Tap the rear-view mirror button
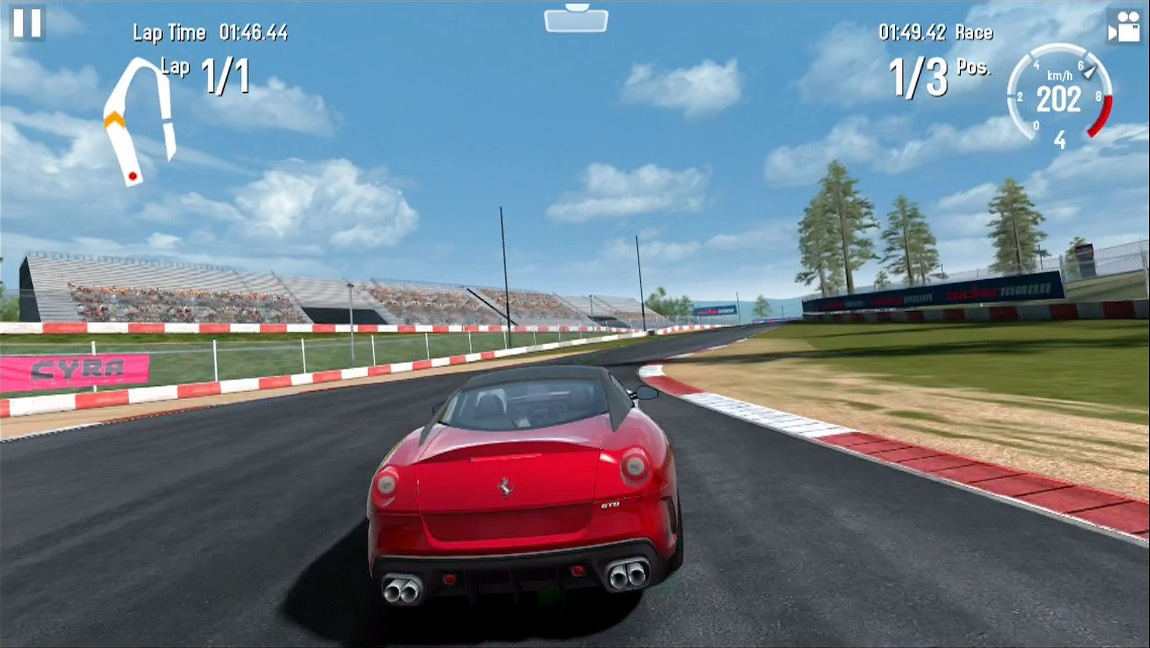Image resolution: width=1150 pixels, height=648 pixels. coord(576,17)
